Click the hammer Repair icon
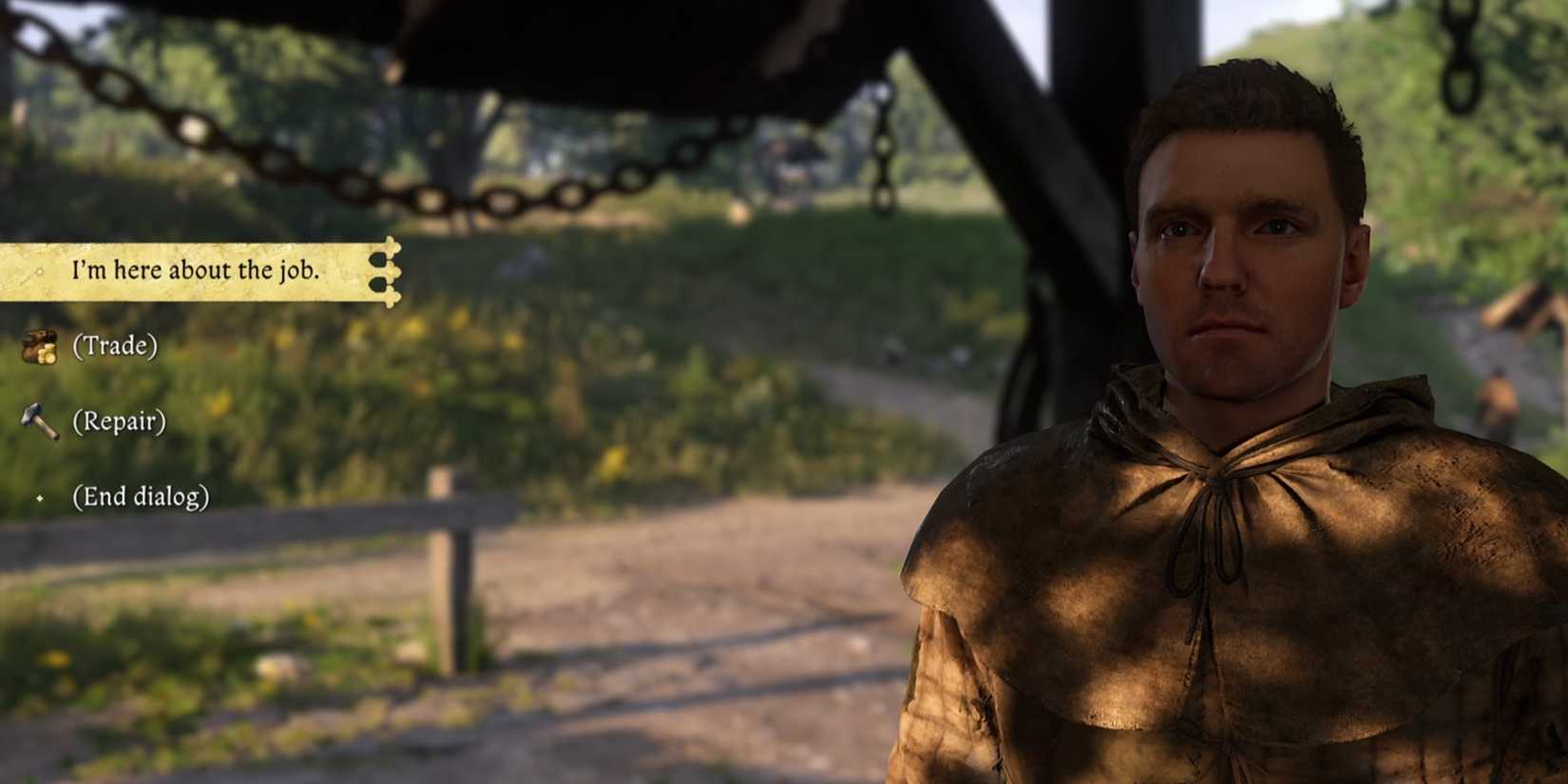 click(x=40, y=421)
